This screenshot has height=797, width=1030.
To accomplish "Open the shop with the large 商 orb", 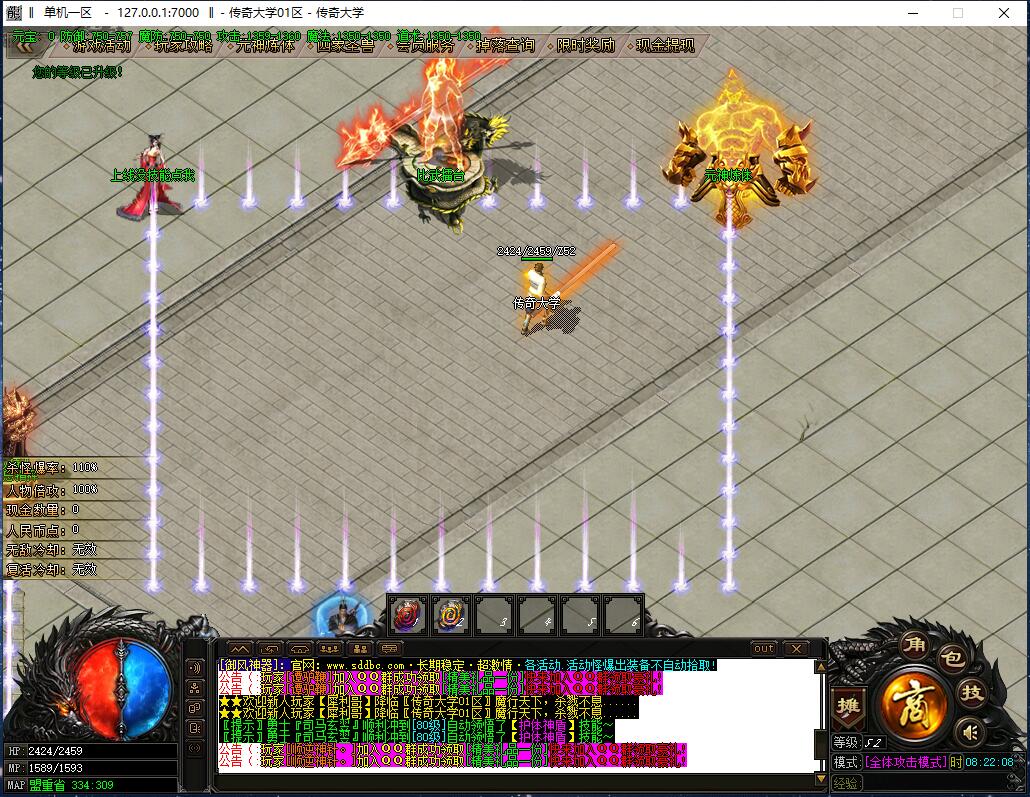I will 912,699.
